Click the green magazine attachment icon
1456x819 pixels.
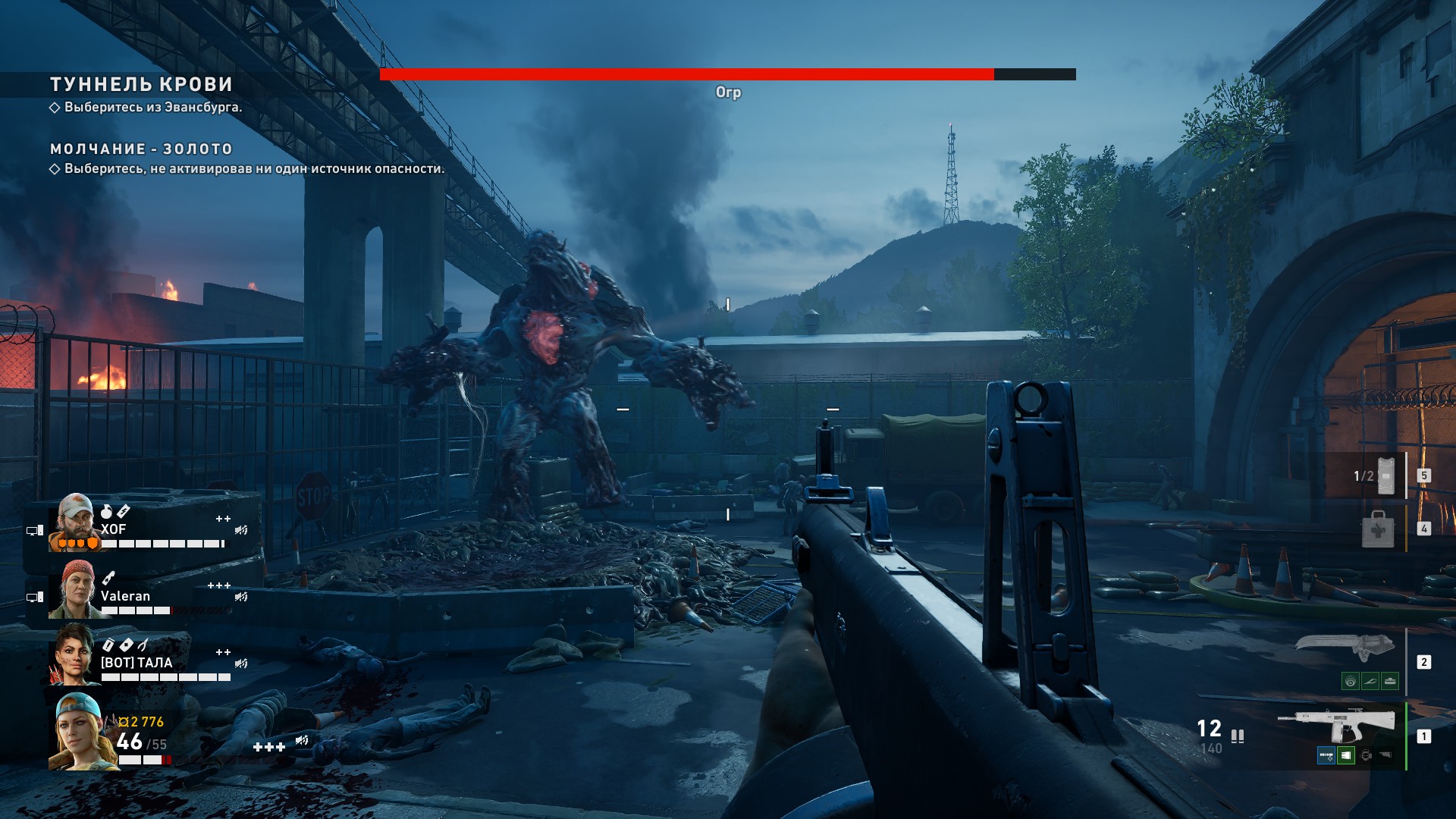pos(1345,755)
